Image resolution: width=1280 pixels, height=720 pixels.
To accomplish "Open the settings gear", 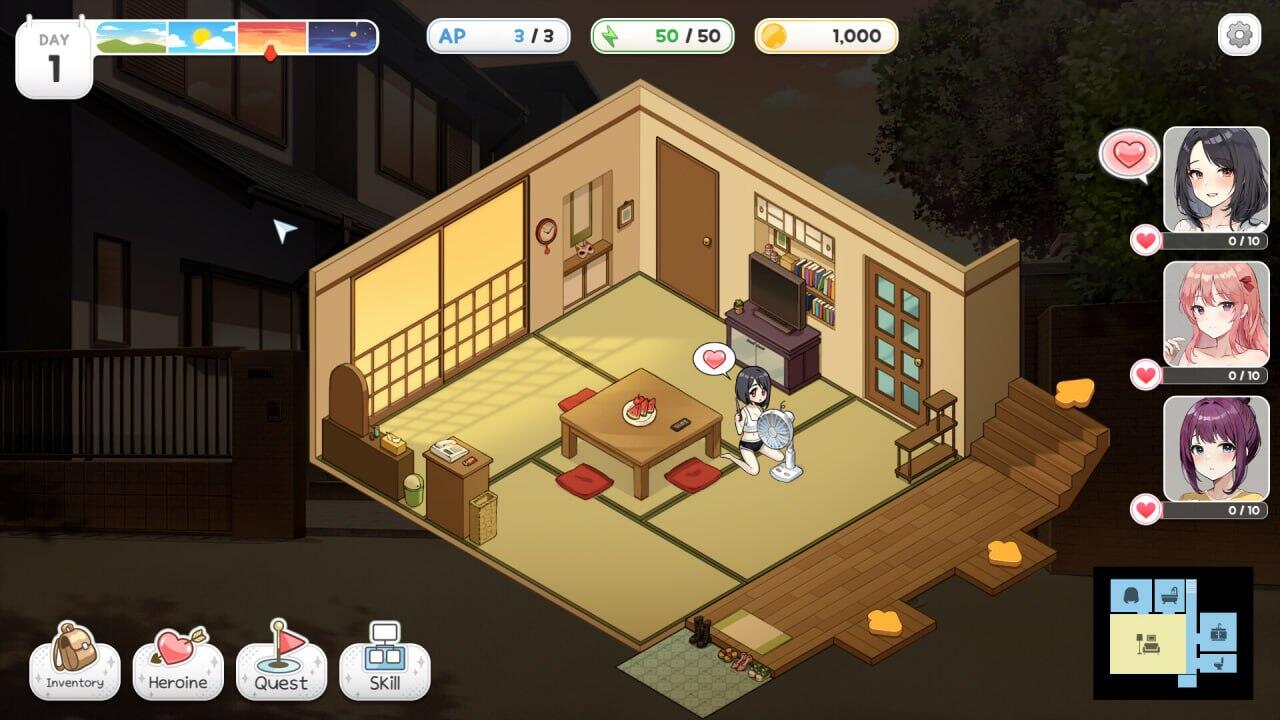I will [1240, 33].
